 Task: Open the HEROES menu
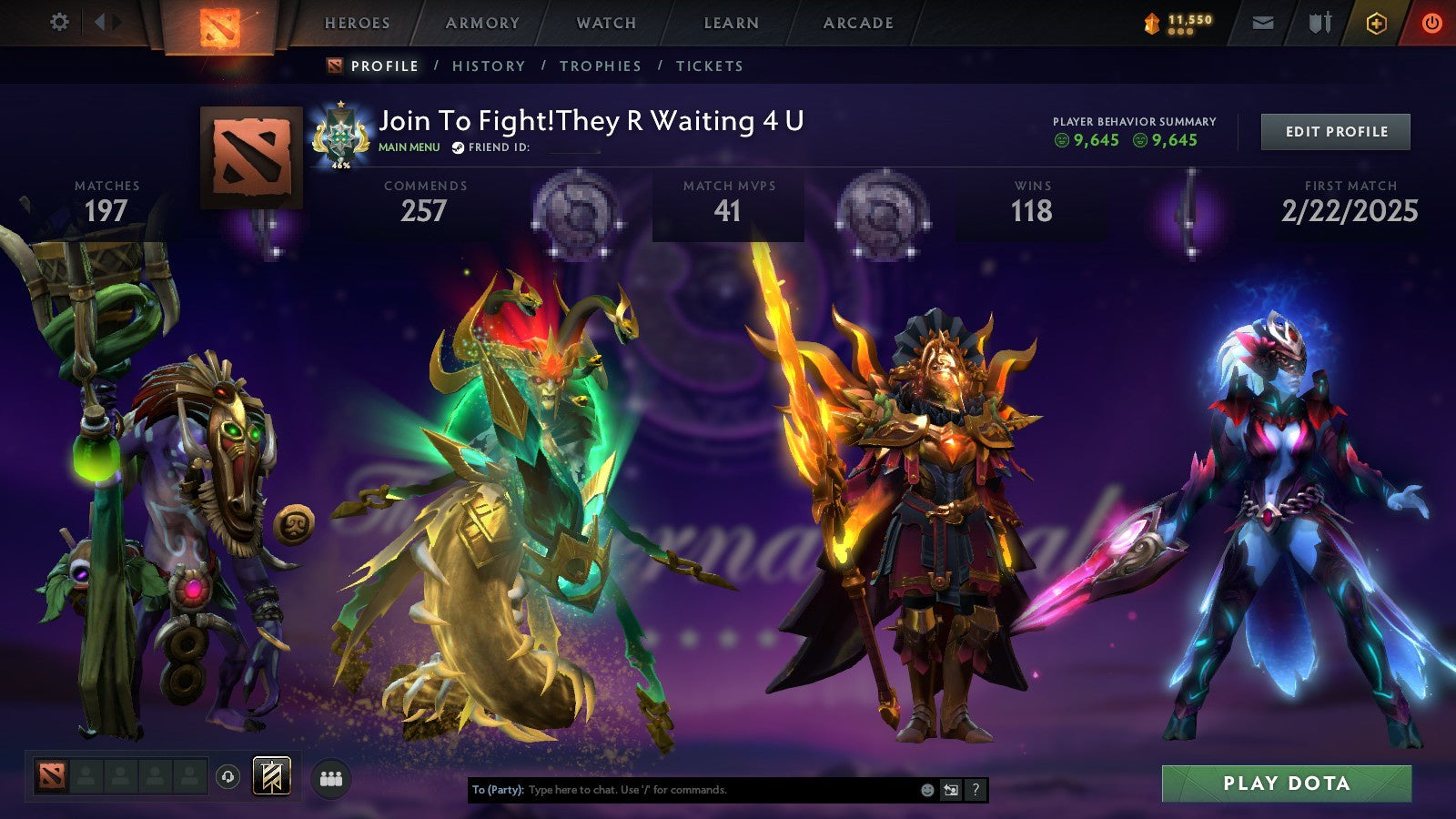pyautogui.click(x=357, y=23)
